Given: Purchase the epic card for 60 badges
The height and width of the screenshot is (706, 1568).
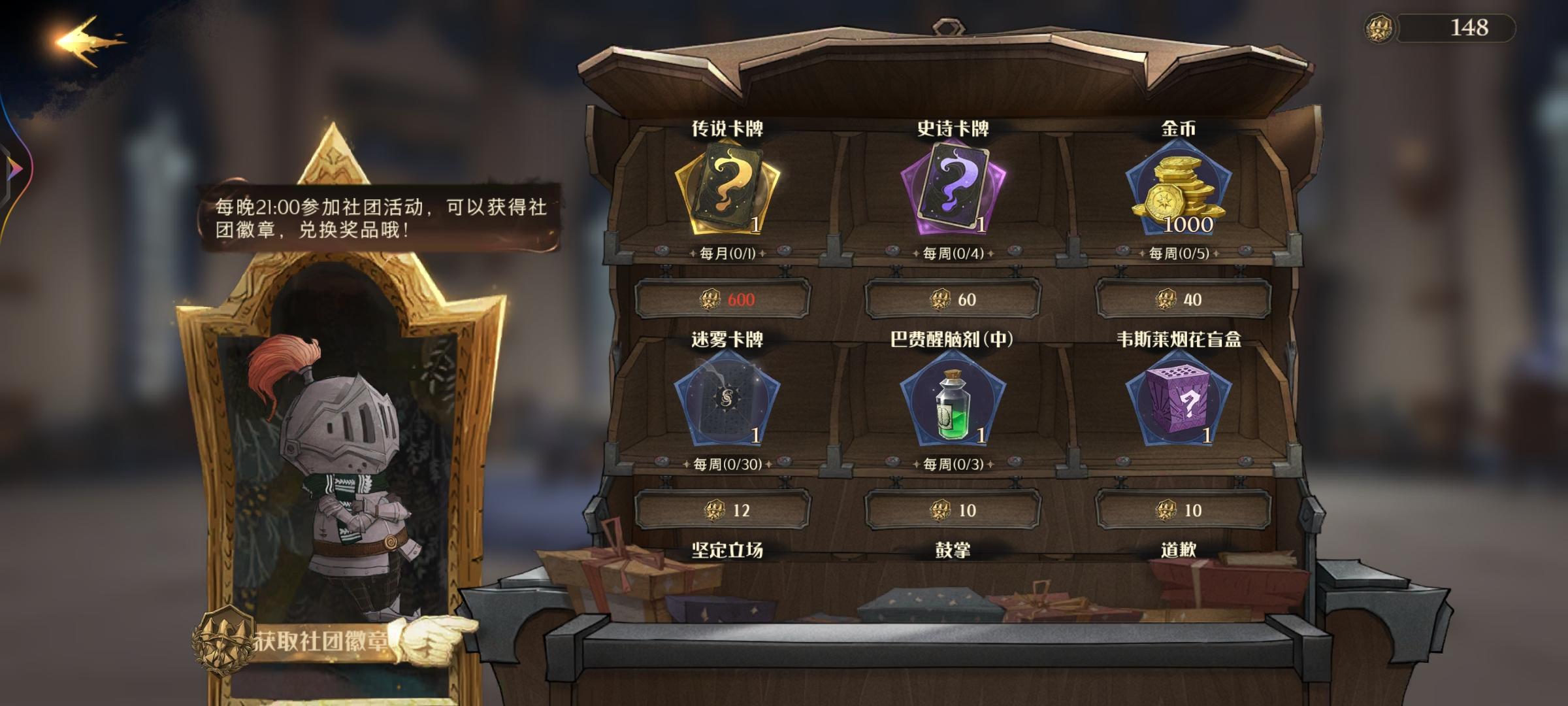Looking at the screenshot, I should [955, 301].
